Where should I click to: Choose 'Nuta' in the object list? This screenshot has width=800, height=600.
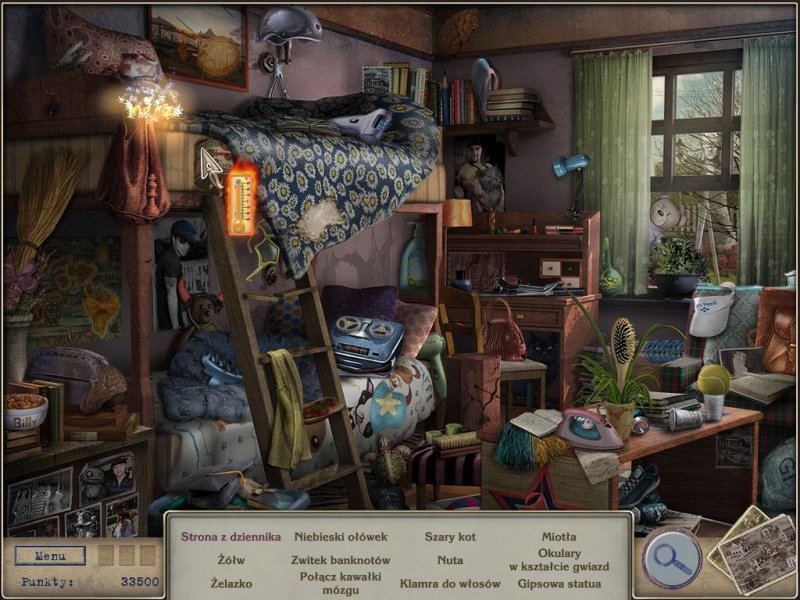point(450,560)
